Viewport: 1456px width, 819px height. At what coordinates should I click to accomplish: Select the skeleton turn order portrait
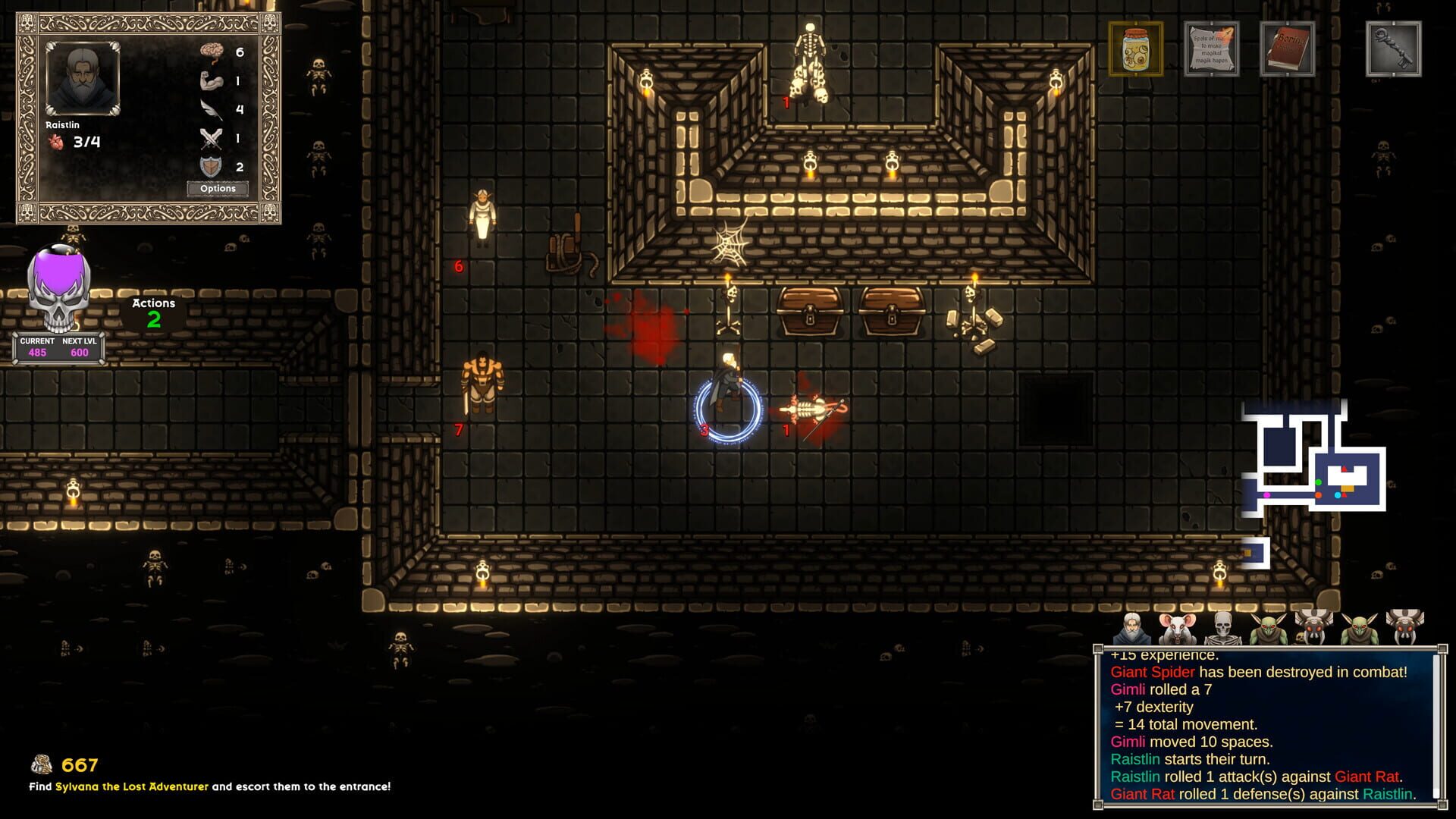pyautogui.click(x=1222, y=629)
